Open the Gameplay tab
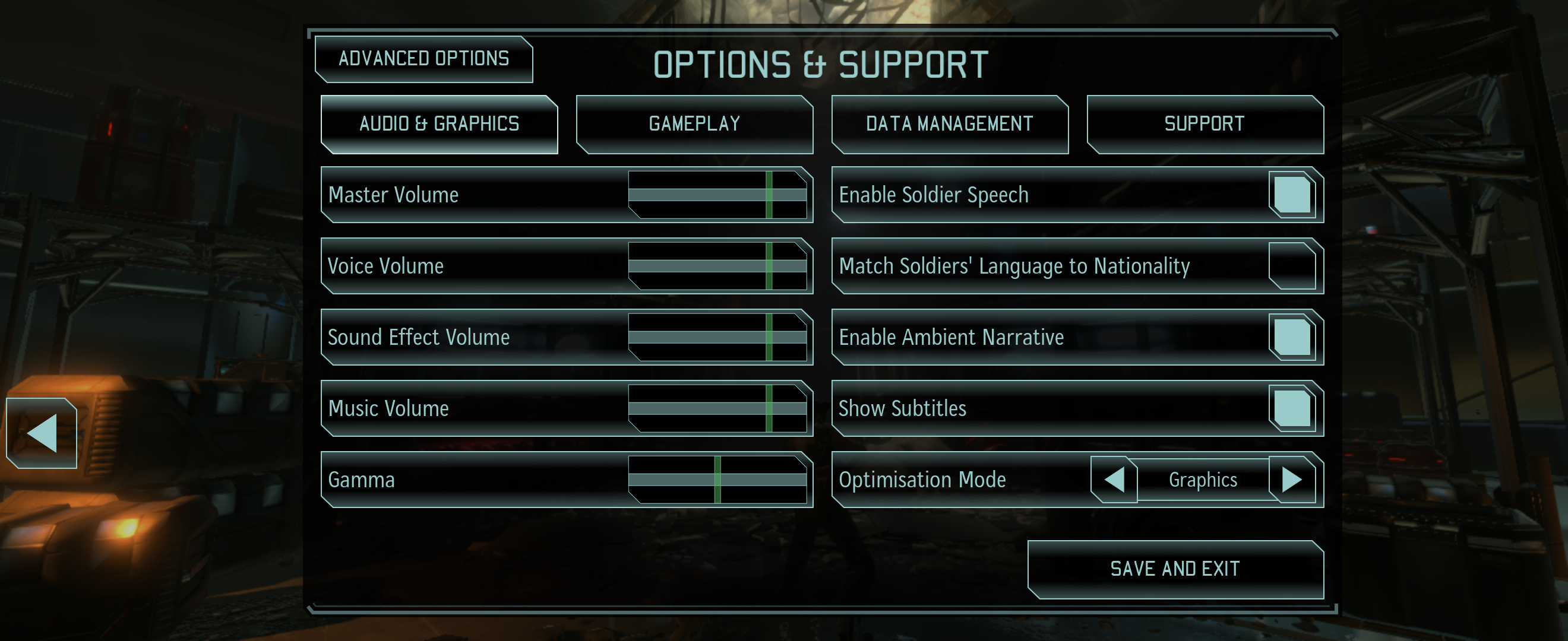 point(694,124)
